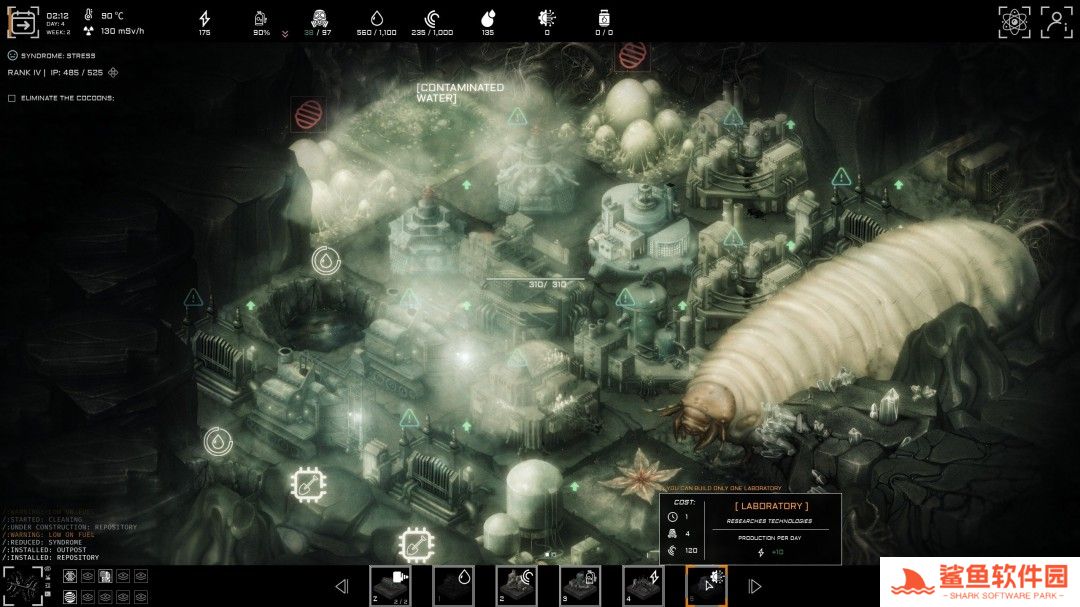Click the crosshair icon beside the IP counter

pos(113,72)
